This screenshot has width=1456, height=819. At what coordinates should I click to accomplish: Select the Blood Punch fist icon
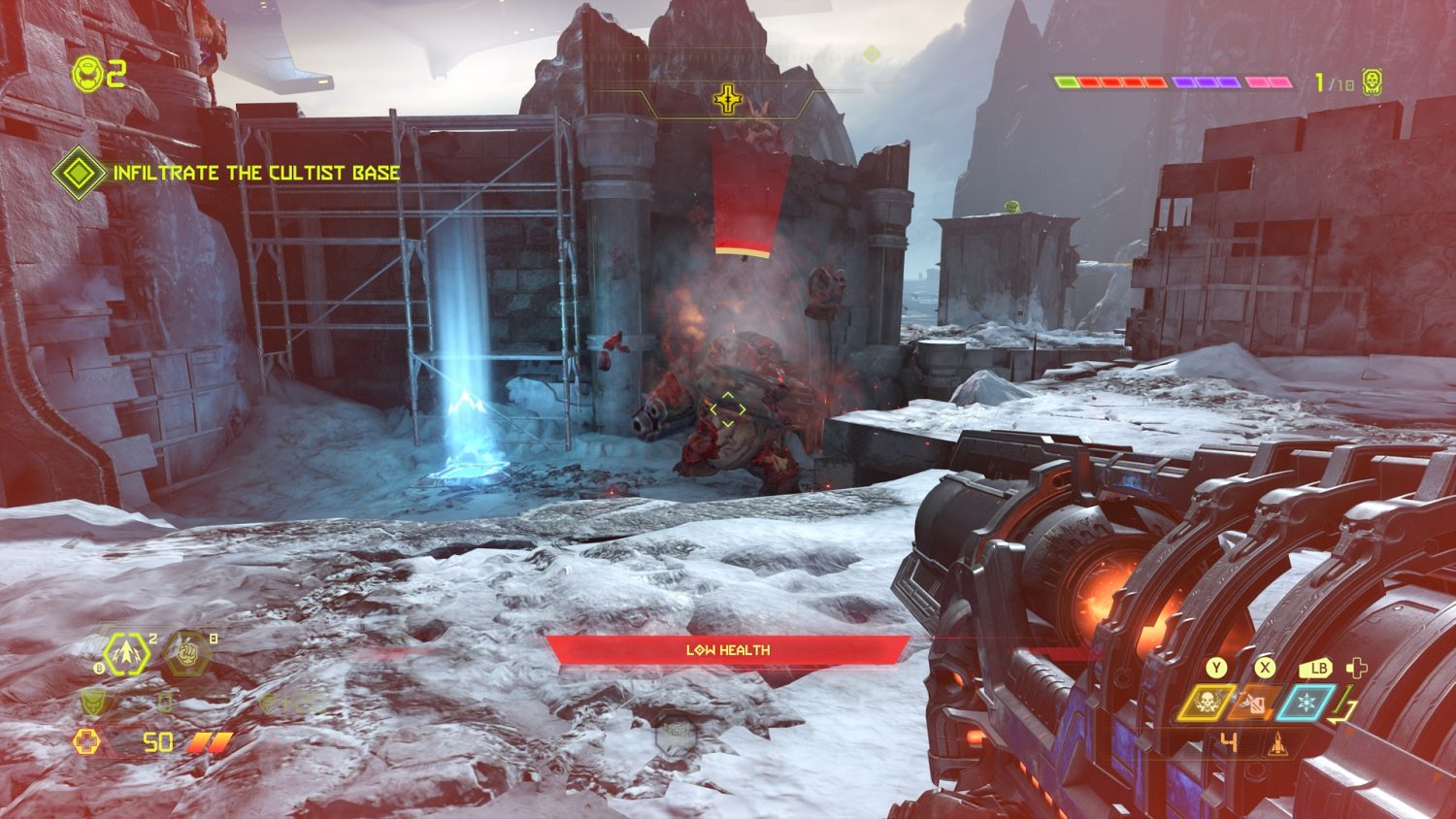pyautogui.click(x=187, y=652)
